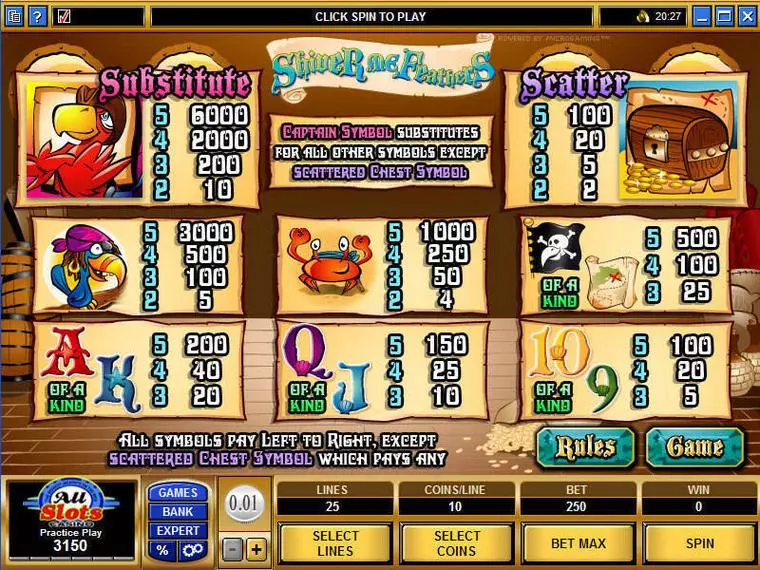Open the Games menu
Viewport: 760px width, 570px height.
click(x=178, y=492)
